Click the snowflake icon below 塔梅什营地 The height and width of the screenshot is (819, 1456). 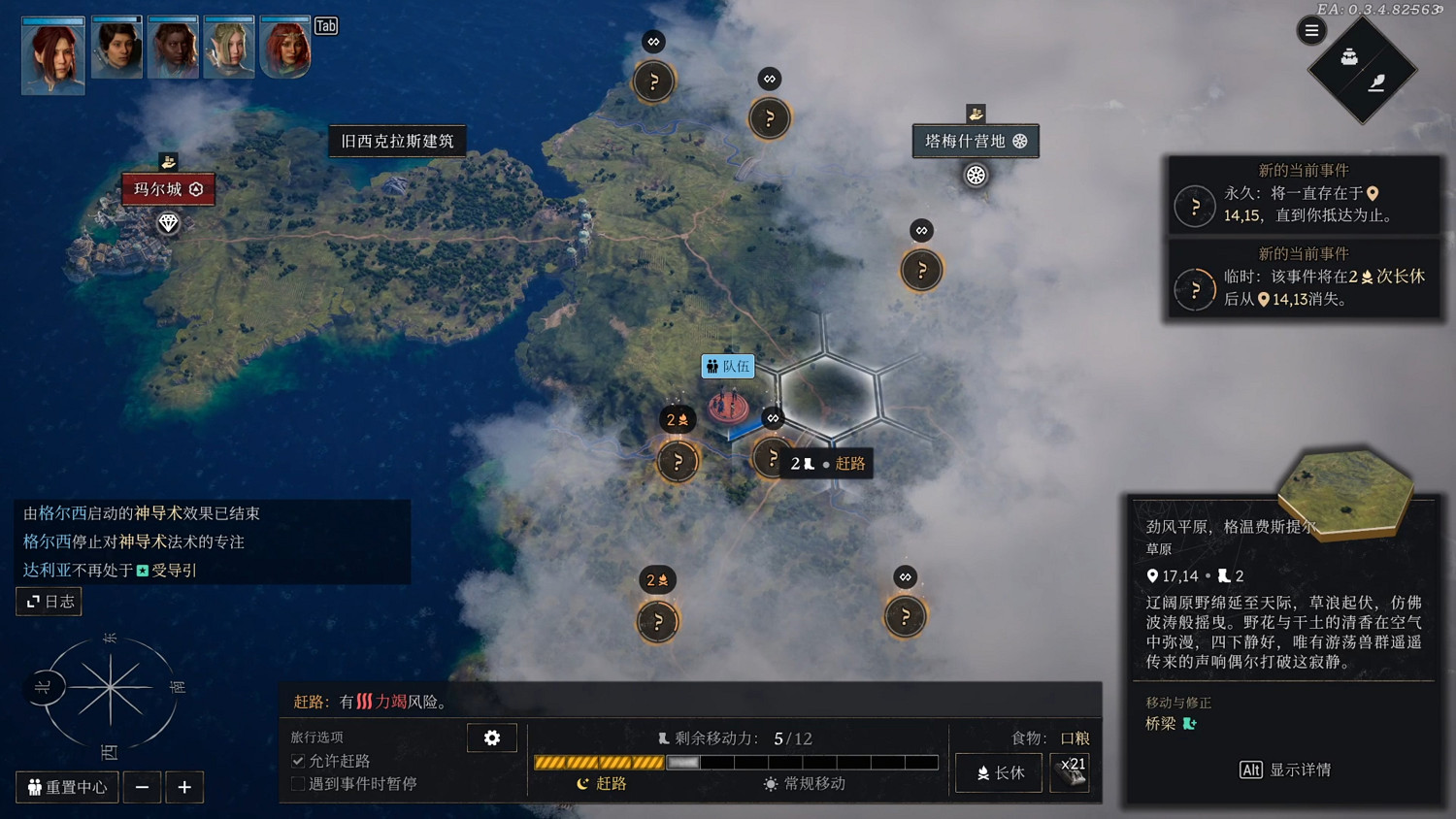point(976,176)
